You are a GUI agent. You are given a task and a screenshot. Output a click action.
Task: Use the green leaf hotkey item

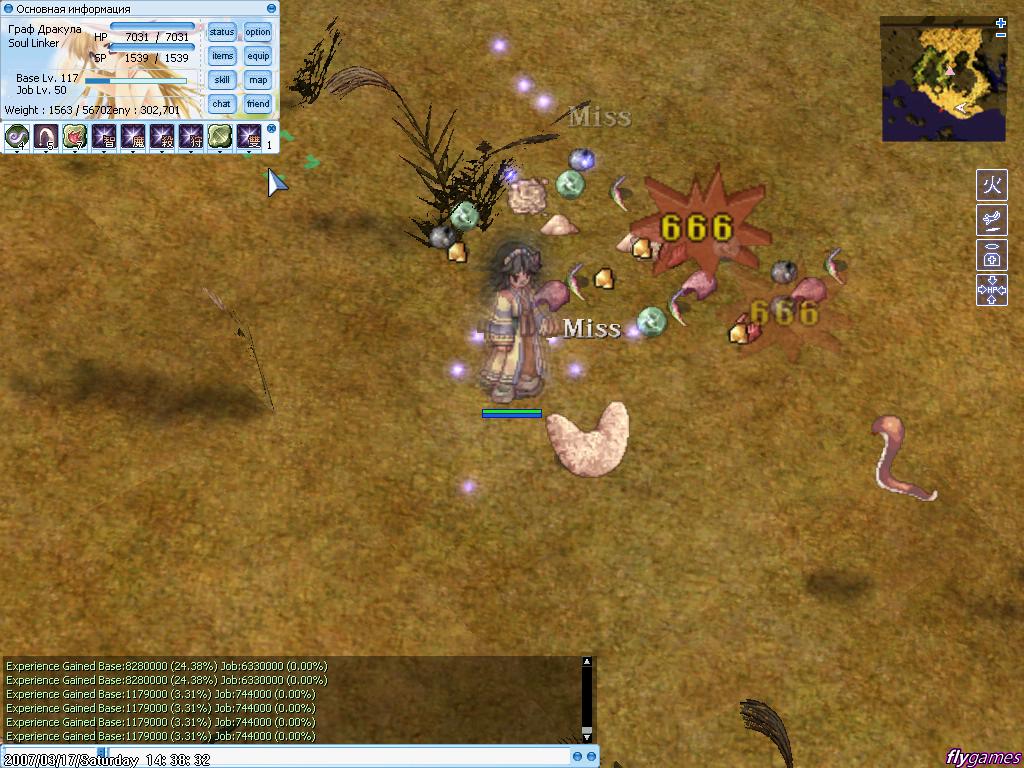220,137
